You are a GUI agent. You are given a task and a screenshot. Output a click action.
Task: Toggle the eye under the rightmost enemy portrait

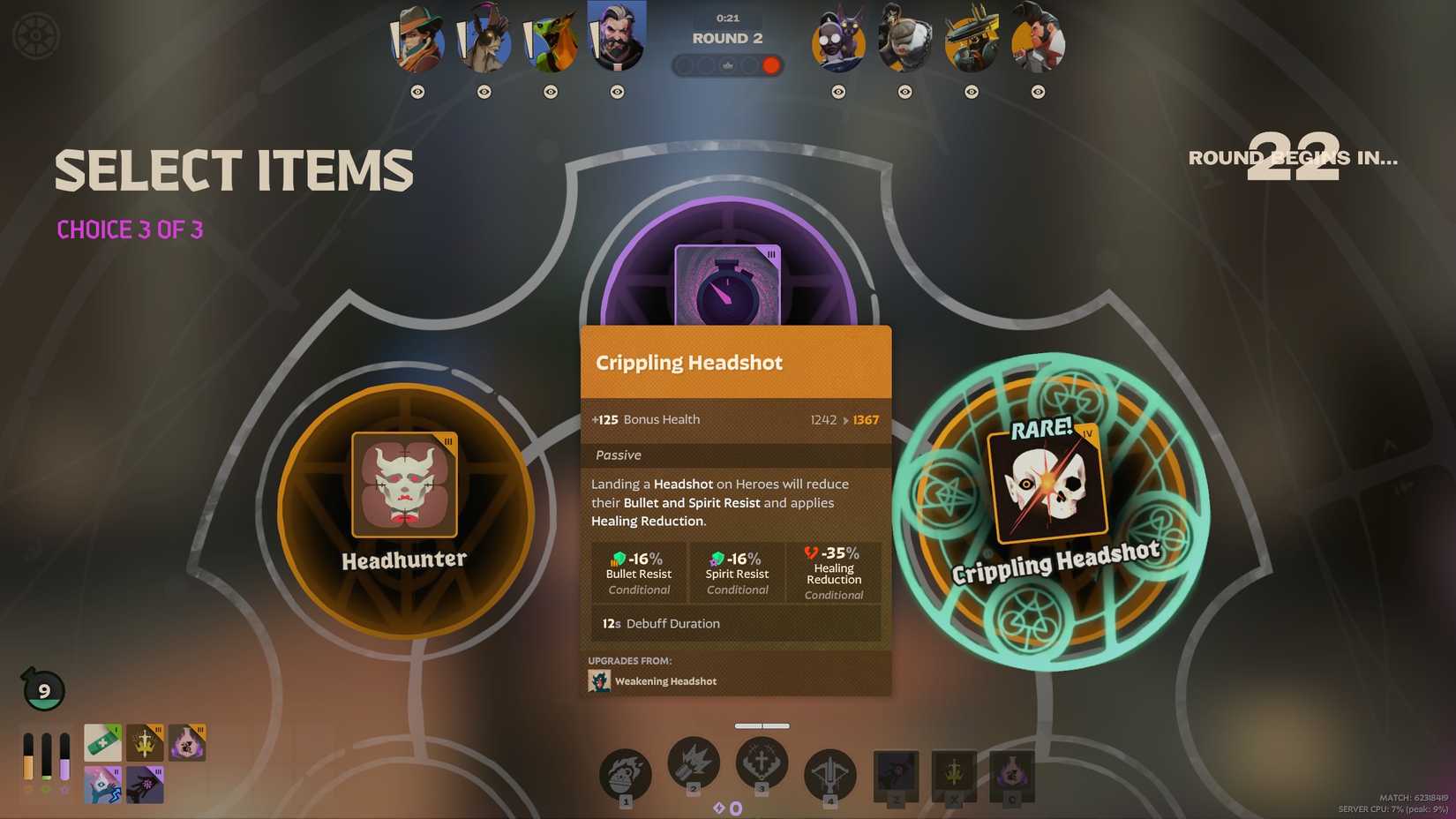point(1036,91)
